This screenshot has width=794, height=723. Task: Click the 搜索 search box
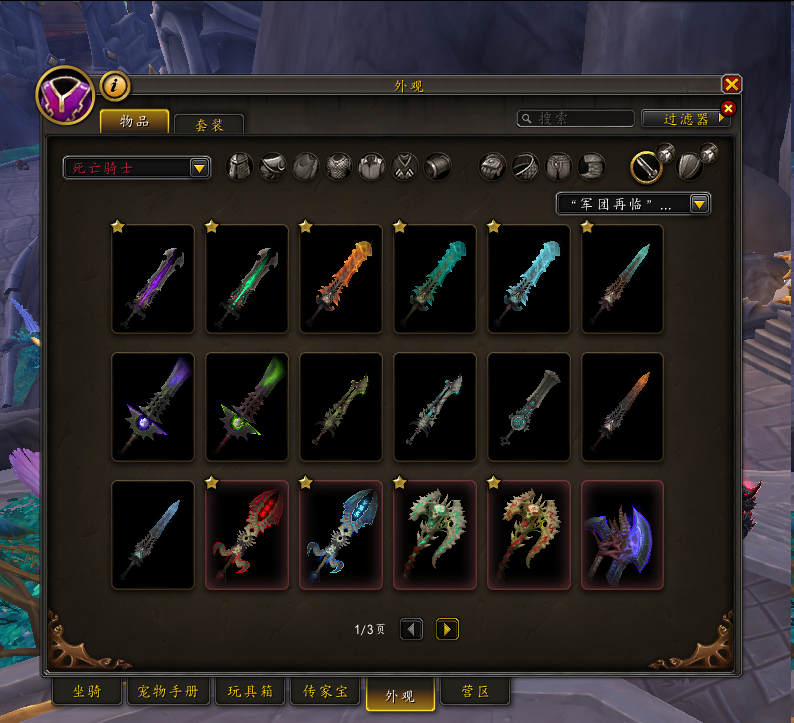pyautogui.click(x=576, y=118)
